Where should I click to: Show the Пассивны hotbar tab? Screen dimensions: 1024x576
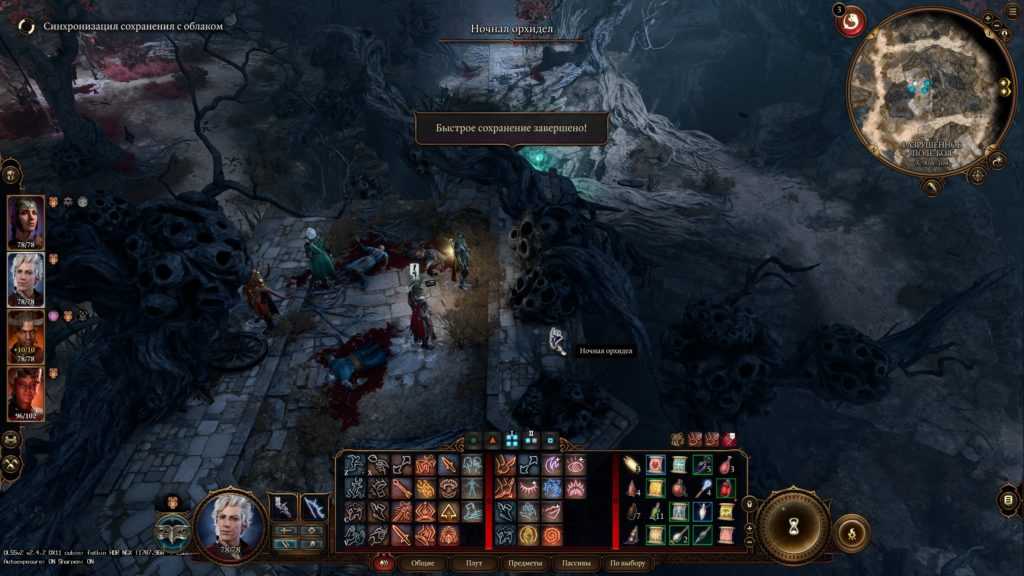pyautogui.click(x=577, y=564)
